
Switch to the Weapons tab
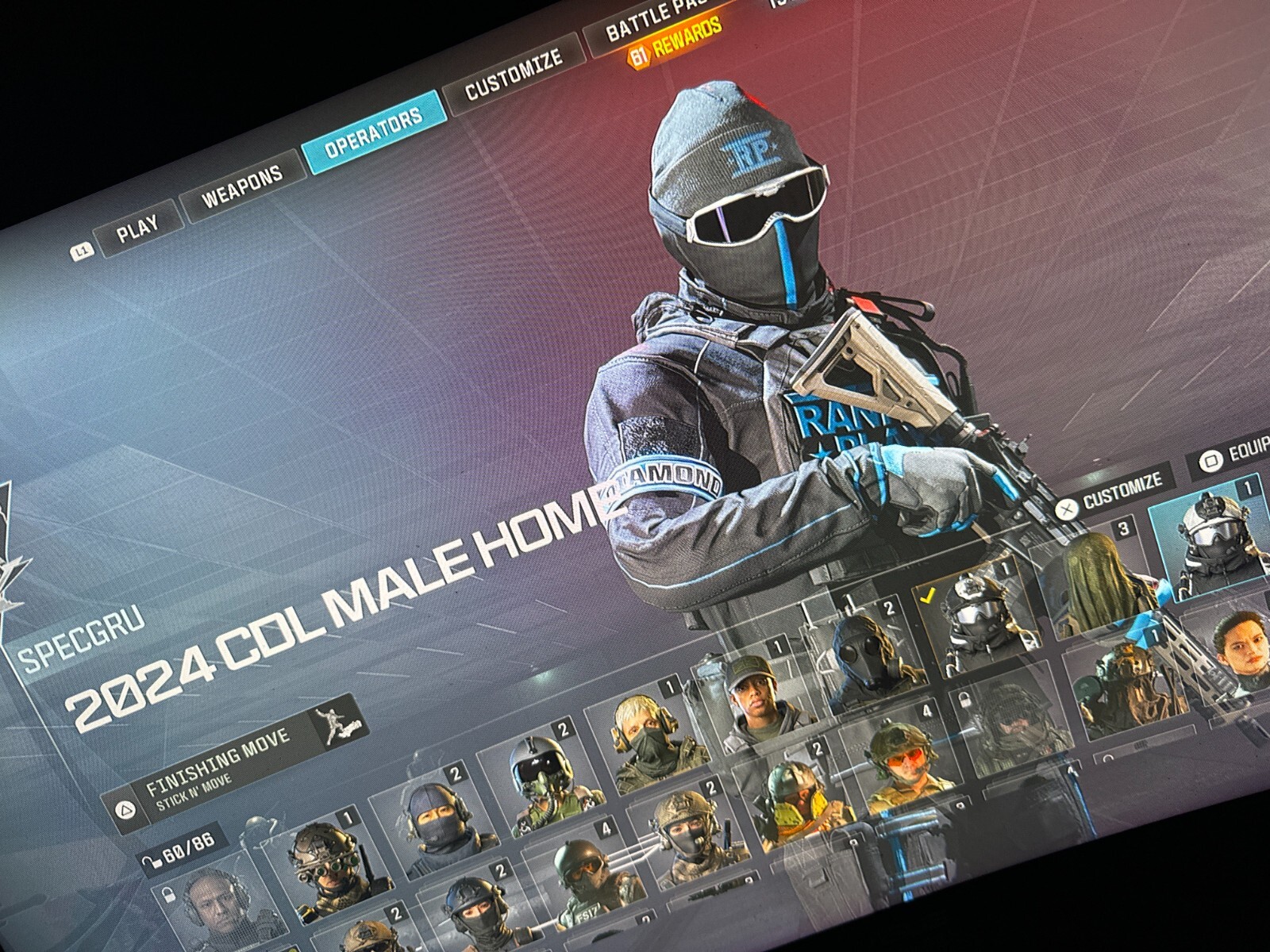[242, 186]
